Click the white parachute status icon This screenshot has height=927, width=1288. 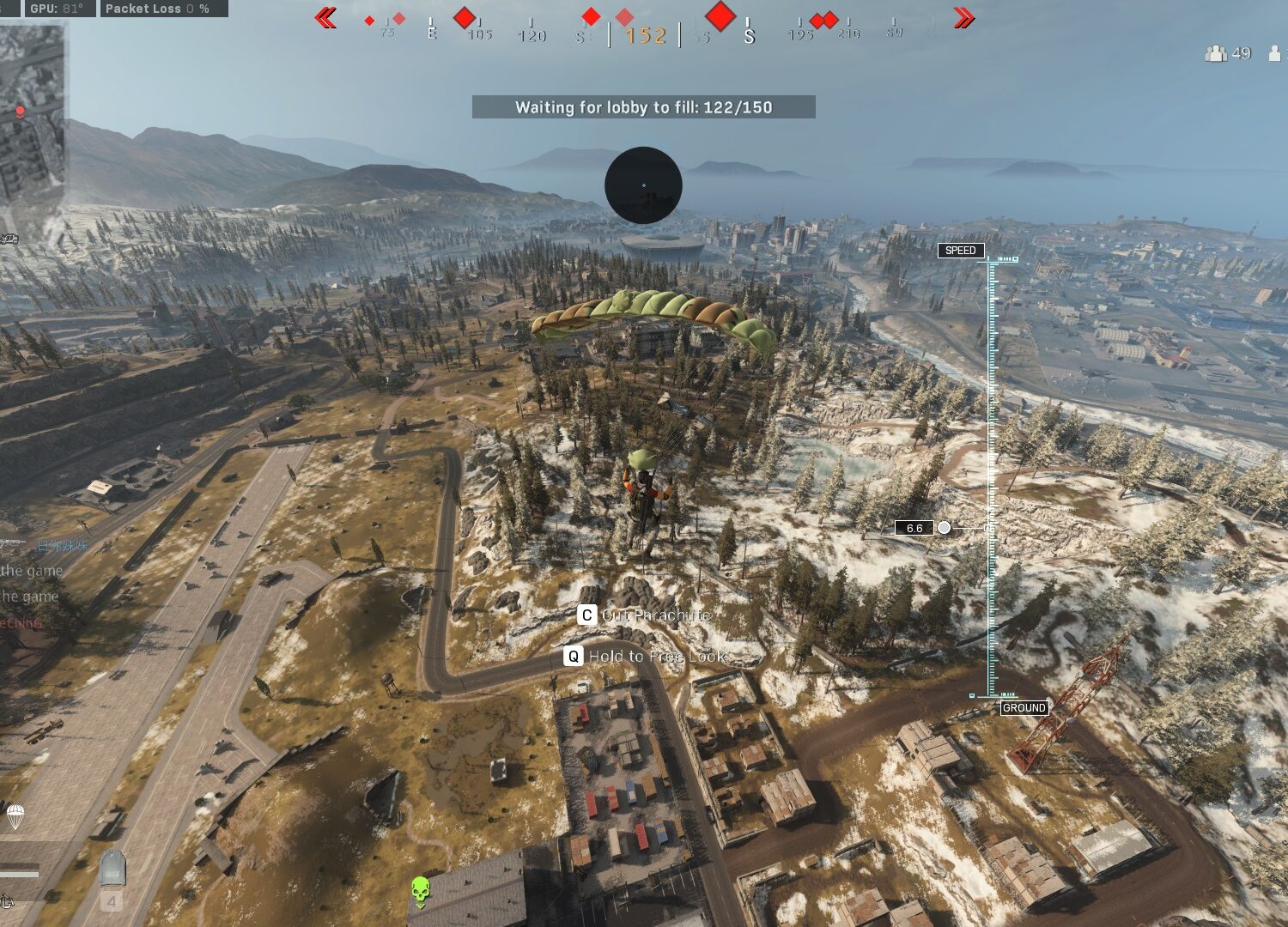click(x=15, y=815)
